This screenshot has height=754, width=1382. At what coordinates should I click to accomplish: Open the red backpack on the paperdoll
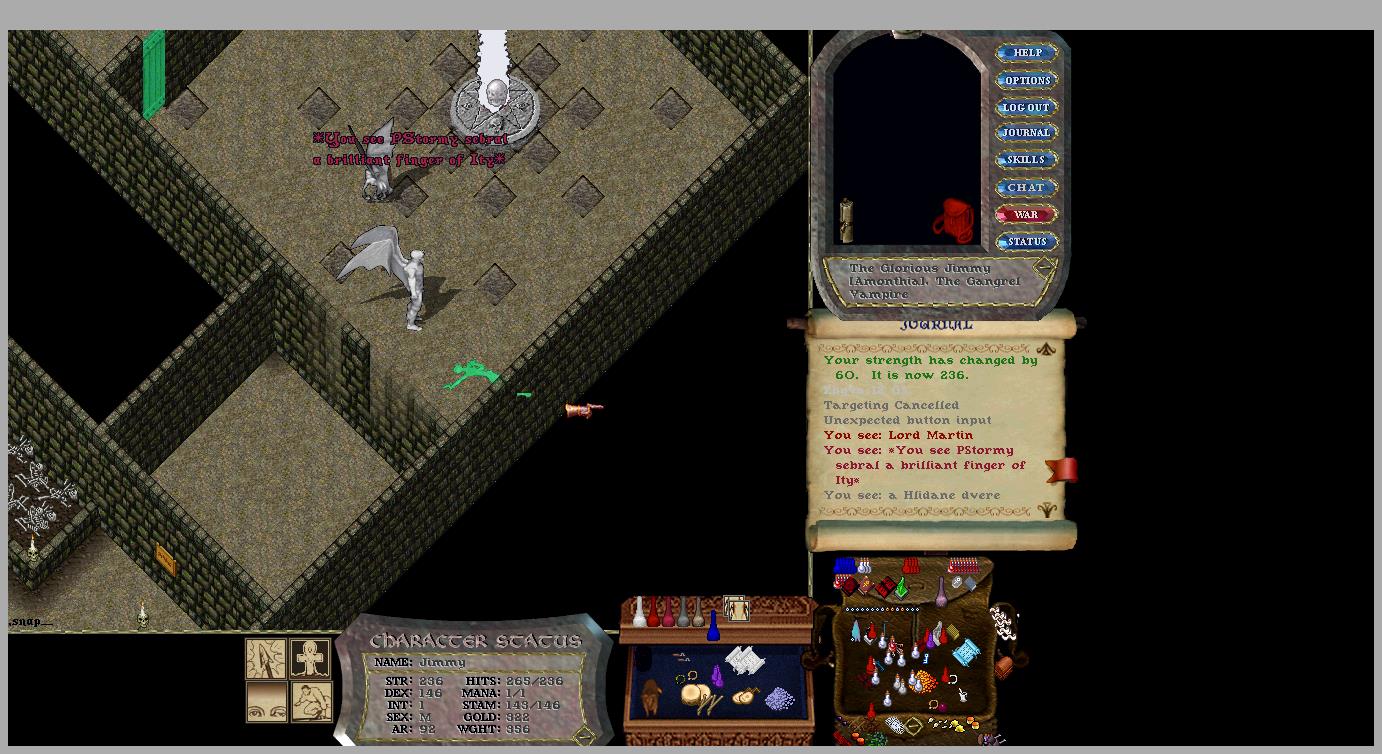tap(954, 220)
